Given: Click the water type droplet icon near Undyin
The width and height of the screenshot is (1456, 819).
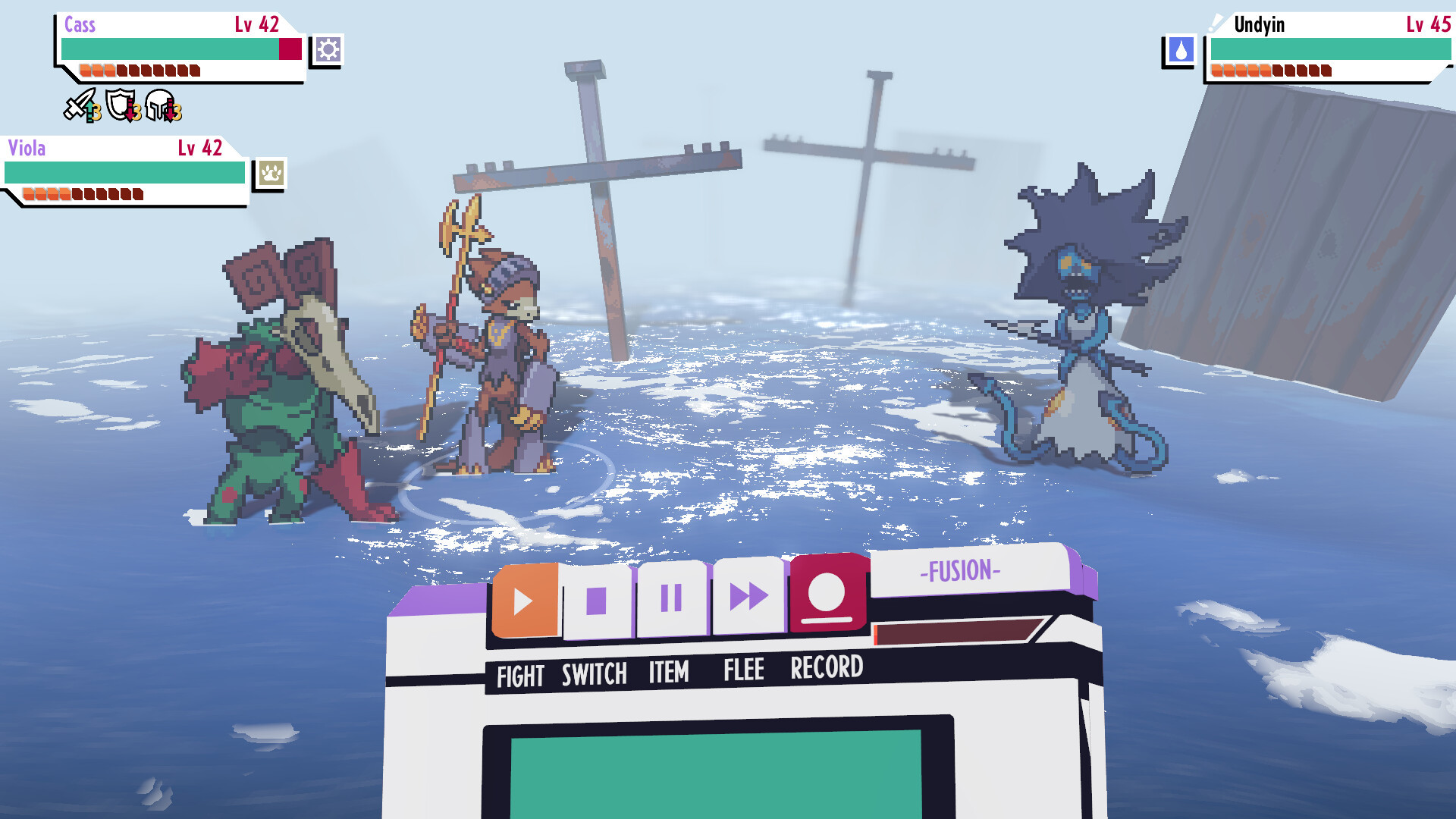Looking at the screenshot, I should 1180,50.
